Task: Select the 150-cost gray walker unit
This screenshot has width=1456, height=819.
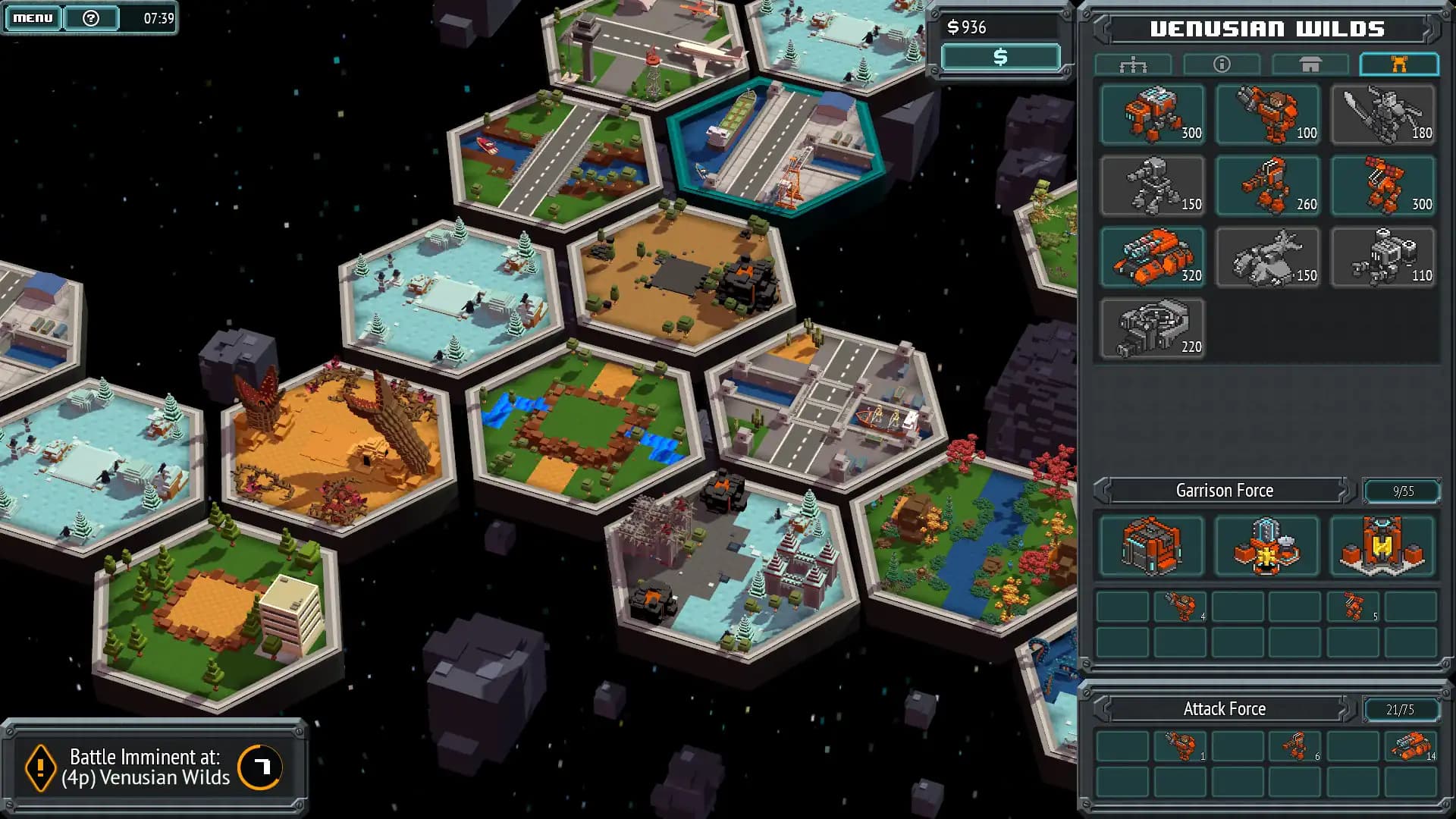Action: click(1153, 186)
